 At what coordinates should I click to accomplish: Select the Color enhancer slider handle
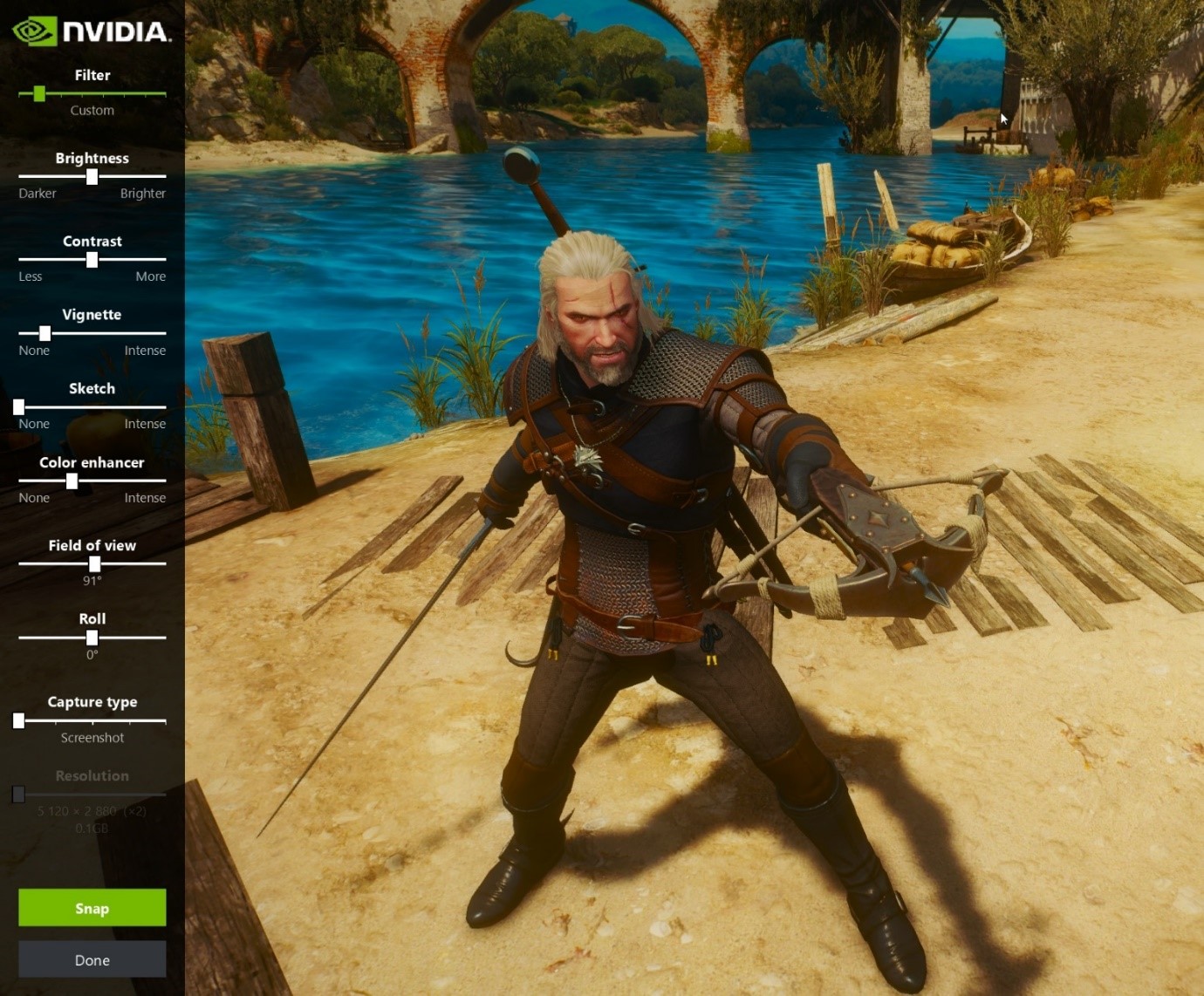[72, 481]
